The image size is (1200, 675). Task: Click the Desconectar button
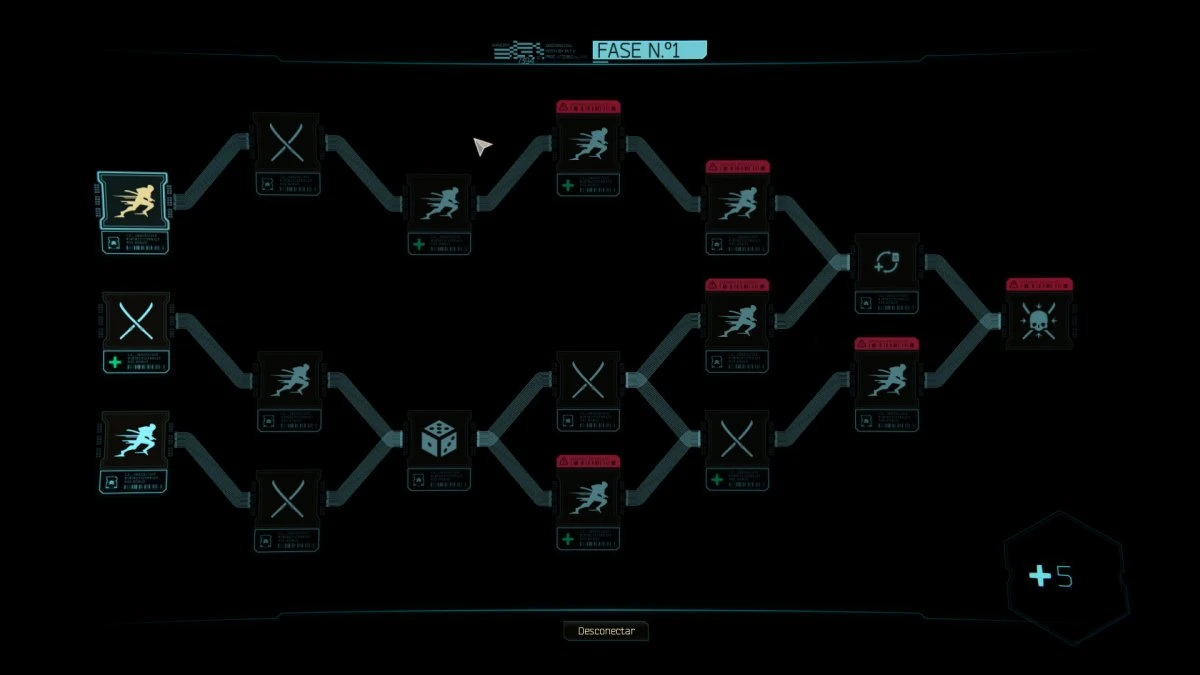(x=606, y=631)
